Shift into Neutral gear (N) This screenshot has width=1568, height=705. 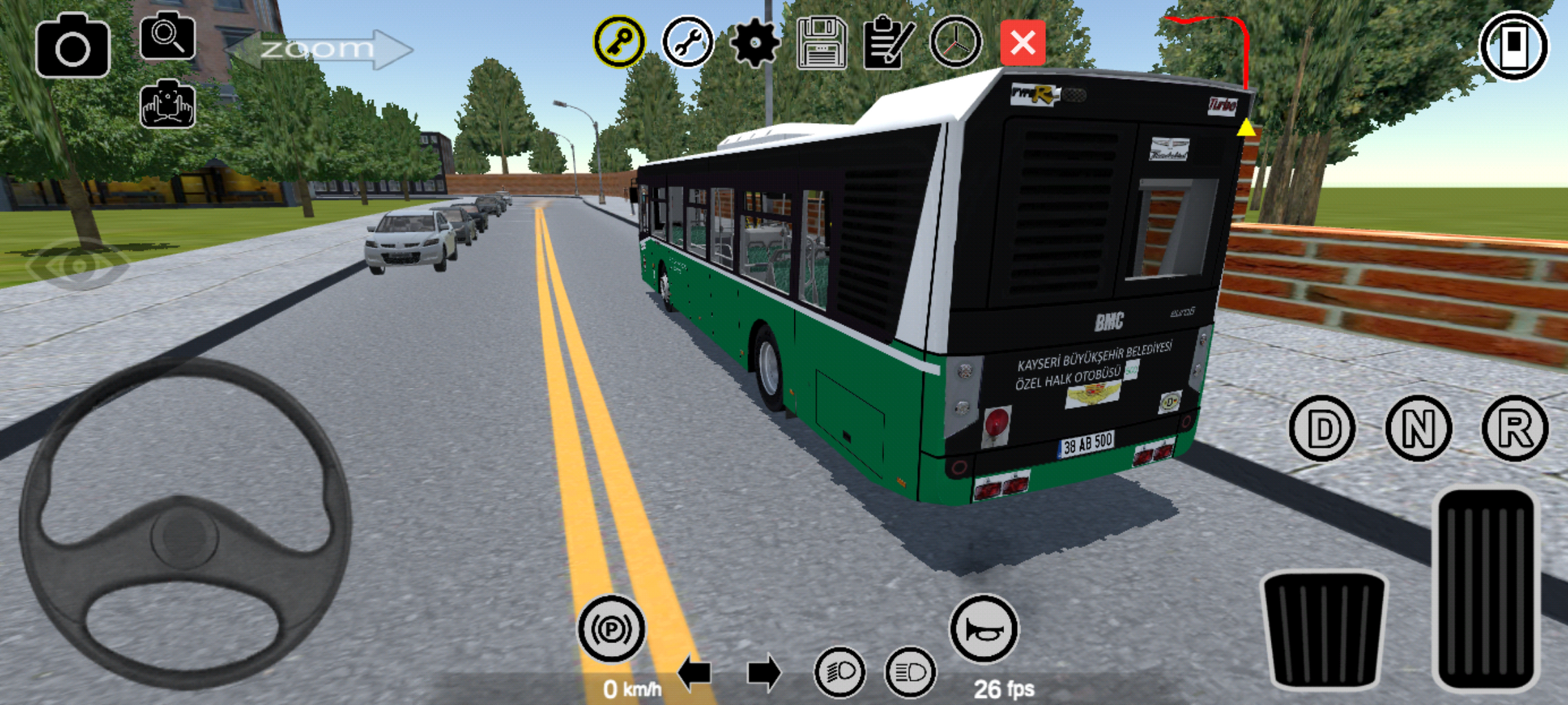coord(1419,428)
